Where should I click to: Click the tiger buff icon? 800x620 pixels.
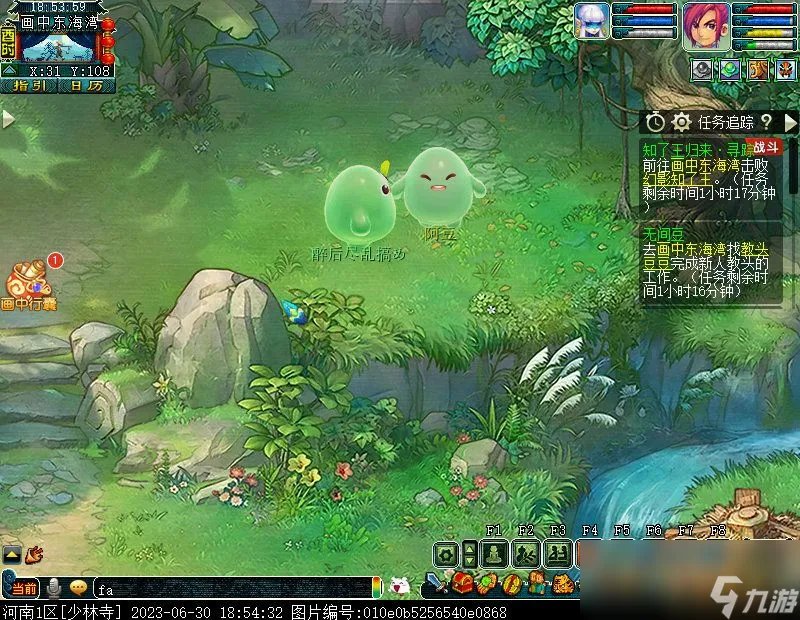758,69
